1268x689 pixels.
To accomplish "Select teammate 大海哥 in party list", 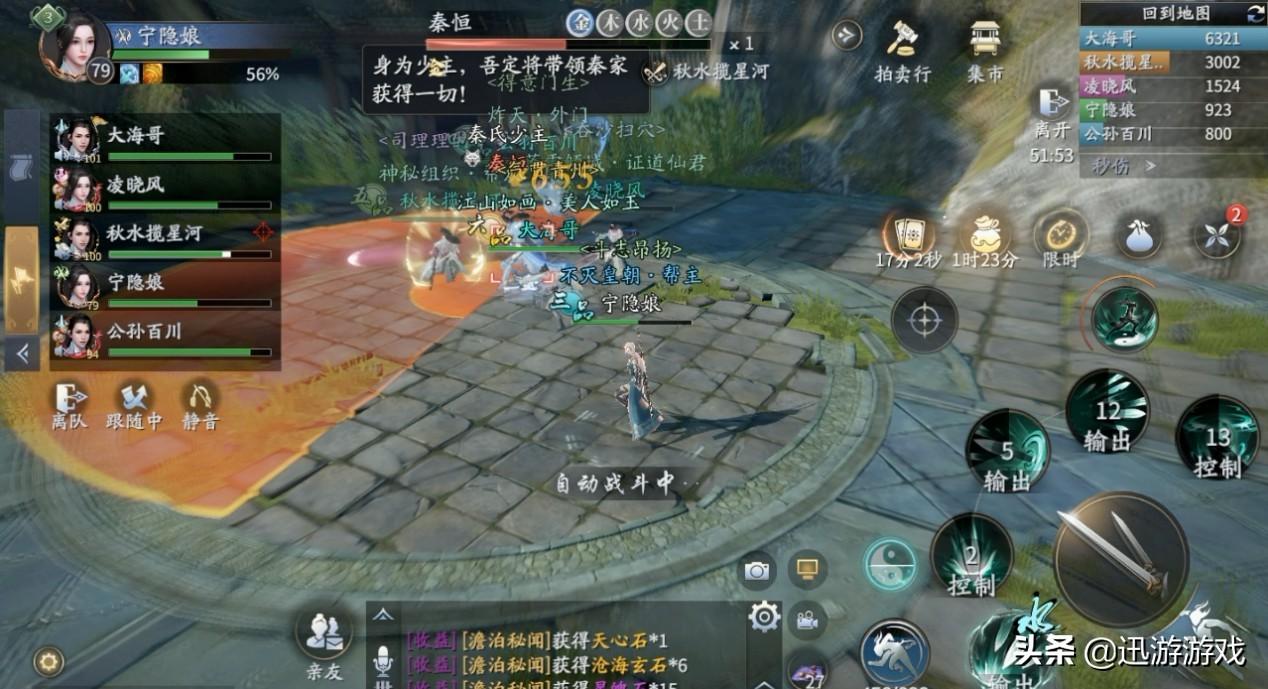I will coord(165,140).
